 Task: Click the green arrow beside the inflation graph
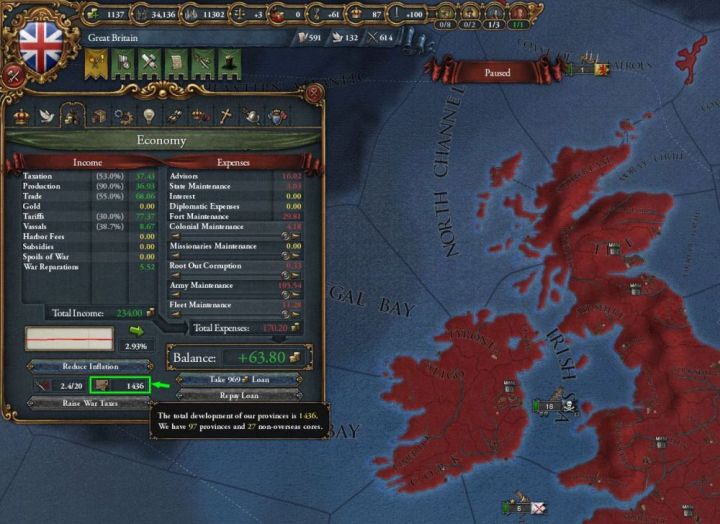point(136,332)
